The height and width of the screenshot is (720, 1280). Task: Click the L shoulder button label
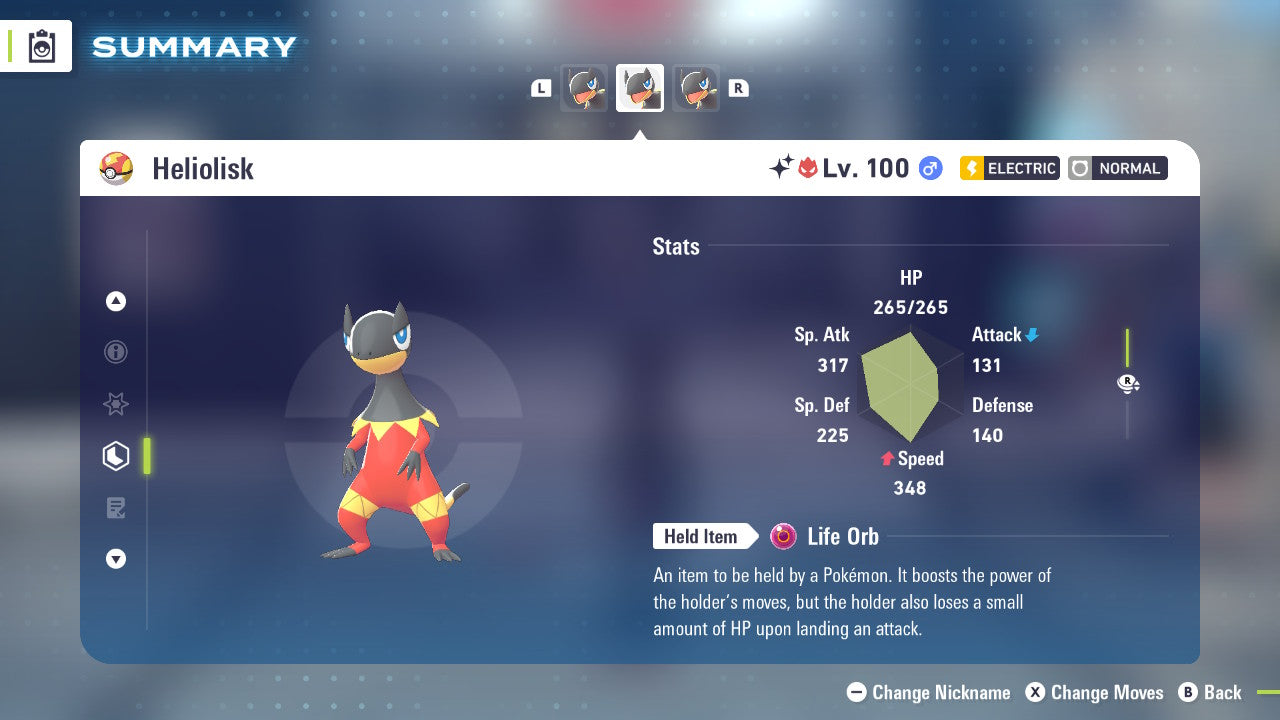(x=541, y=88)
